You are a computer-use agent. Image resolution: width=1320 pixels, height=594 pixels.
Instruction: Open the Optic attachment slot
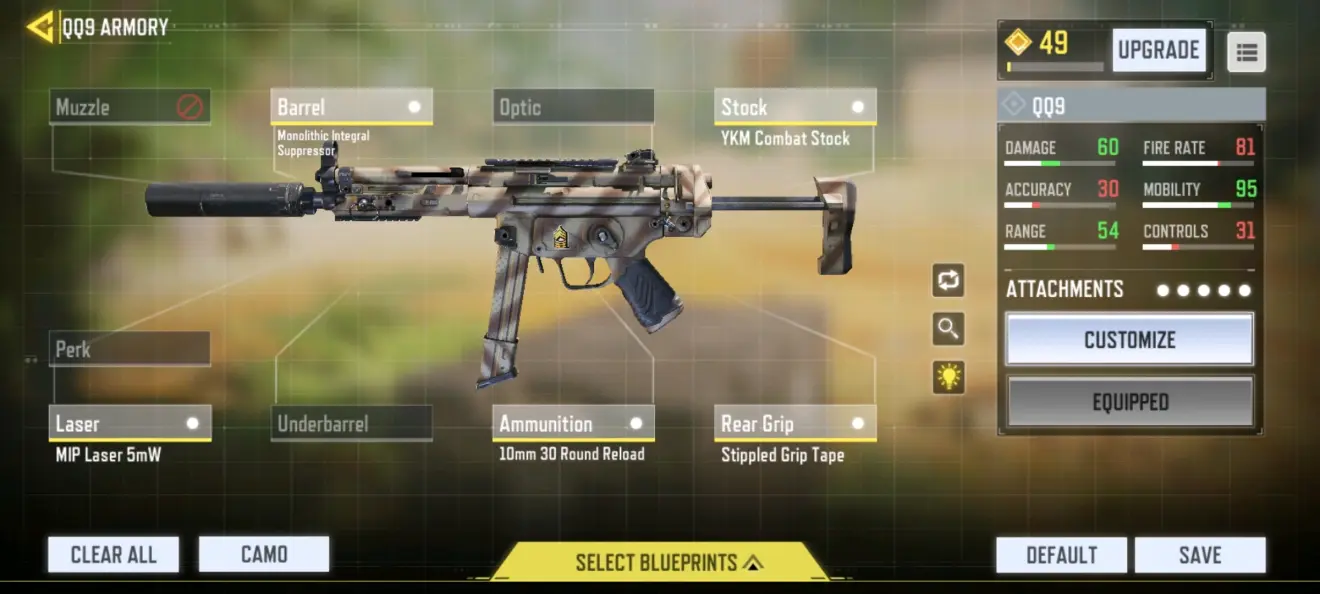click(x=573, y=107)
